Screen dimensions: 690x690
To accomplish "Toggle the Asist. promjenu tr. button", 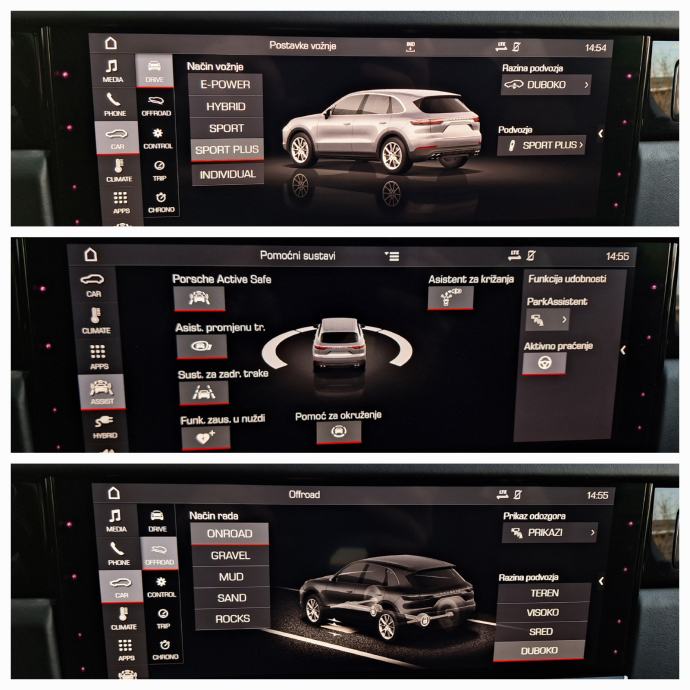I will click(201, 346).
